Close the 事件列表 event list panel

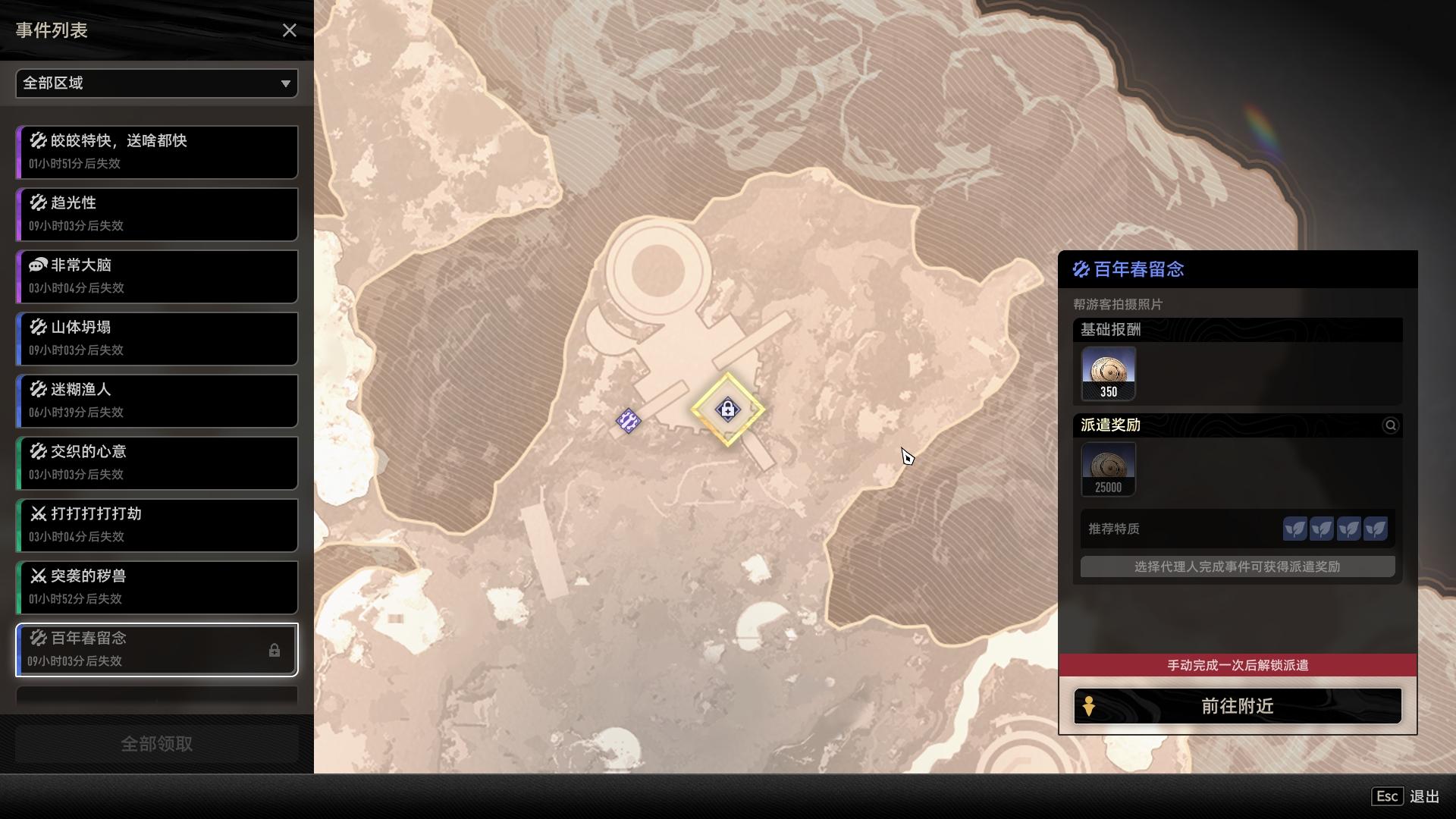pyautogui.click(x=289, y=30)
